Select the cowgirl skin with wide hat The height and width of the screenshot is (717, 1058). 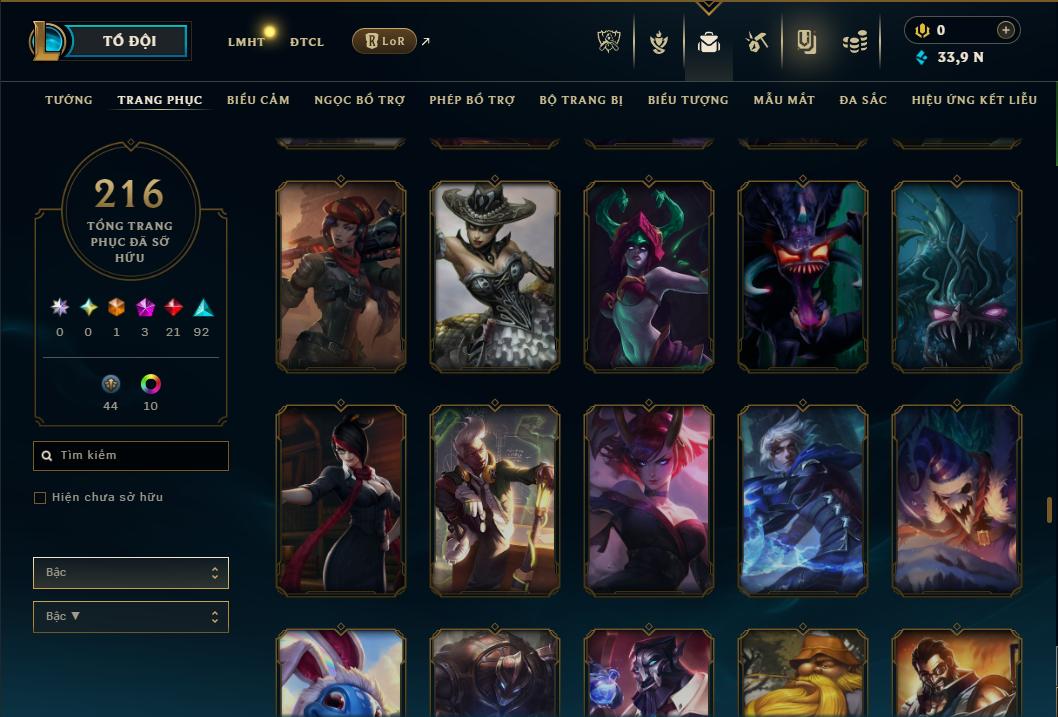pyautogui.click(x=495, y=276)
